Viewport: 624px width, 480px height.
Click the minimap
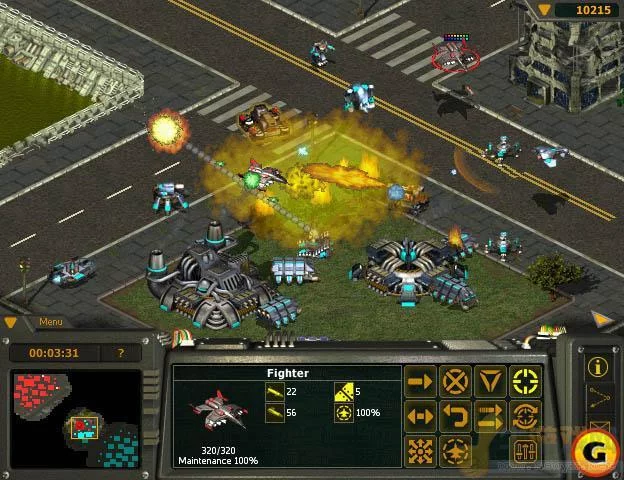coord(75,420)
